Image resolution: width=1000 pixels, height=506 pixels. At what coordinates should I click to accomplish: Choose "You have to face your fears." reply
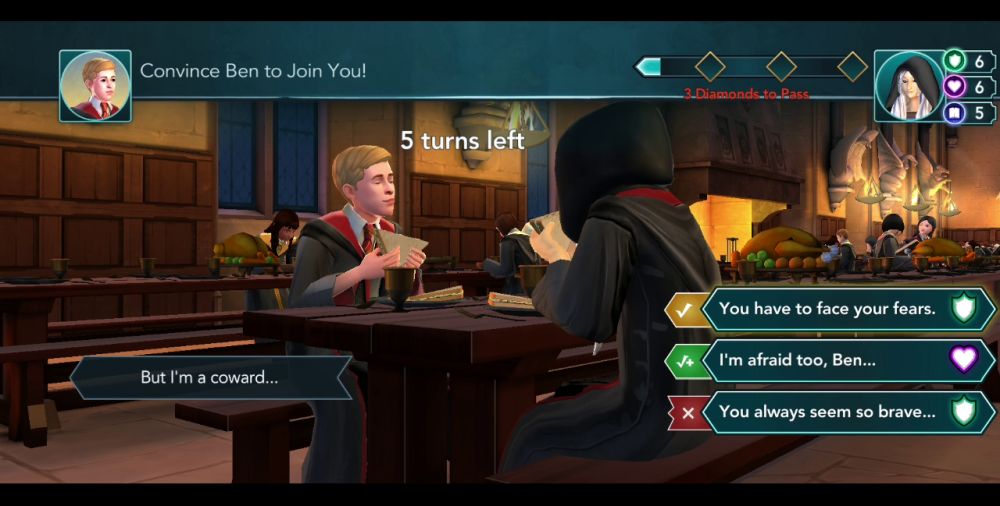[828, 309]
